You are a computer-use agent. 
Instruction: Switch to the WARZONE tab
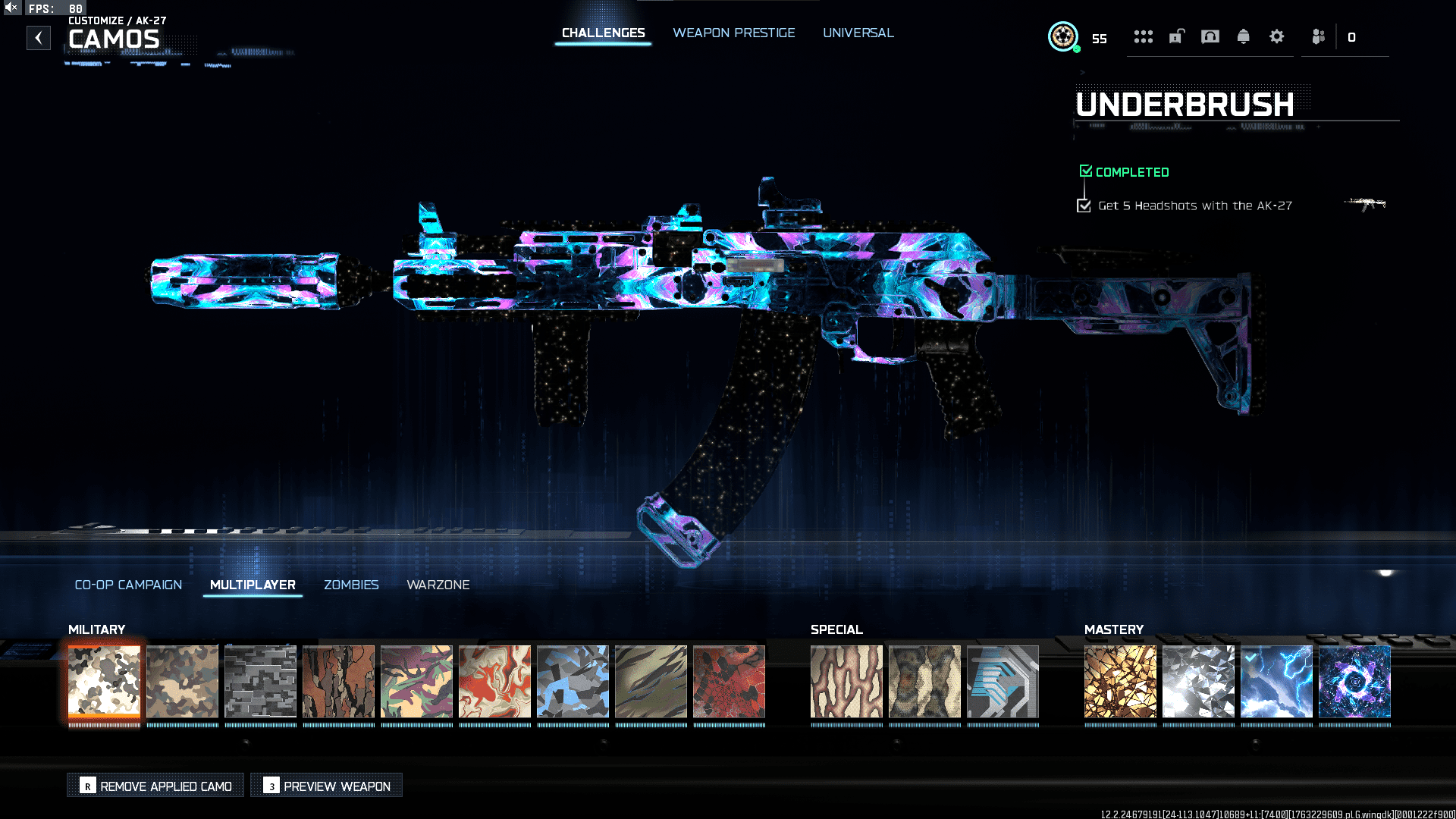[438, 585]
